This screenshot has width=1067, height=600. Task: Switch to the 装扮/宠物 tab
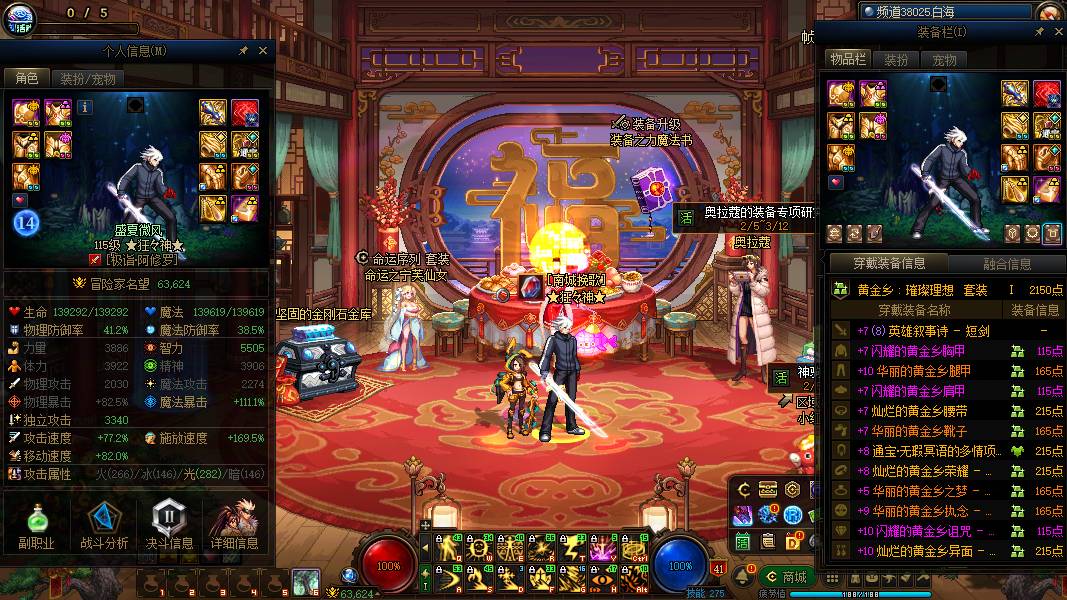(x=87, y=79)
